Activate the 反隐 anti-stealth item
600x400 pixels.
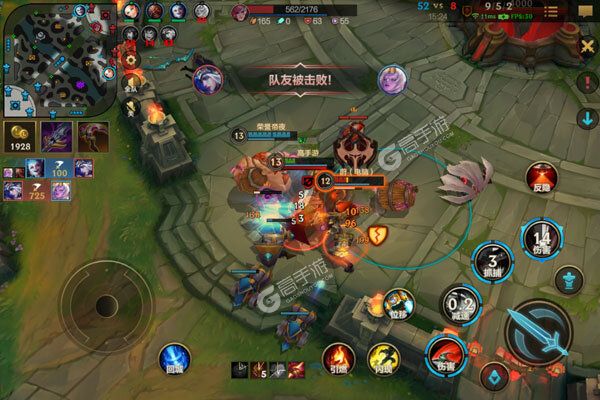click(541, 179)
